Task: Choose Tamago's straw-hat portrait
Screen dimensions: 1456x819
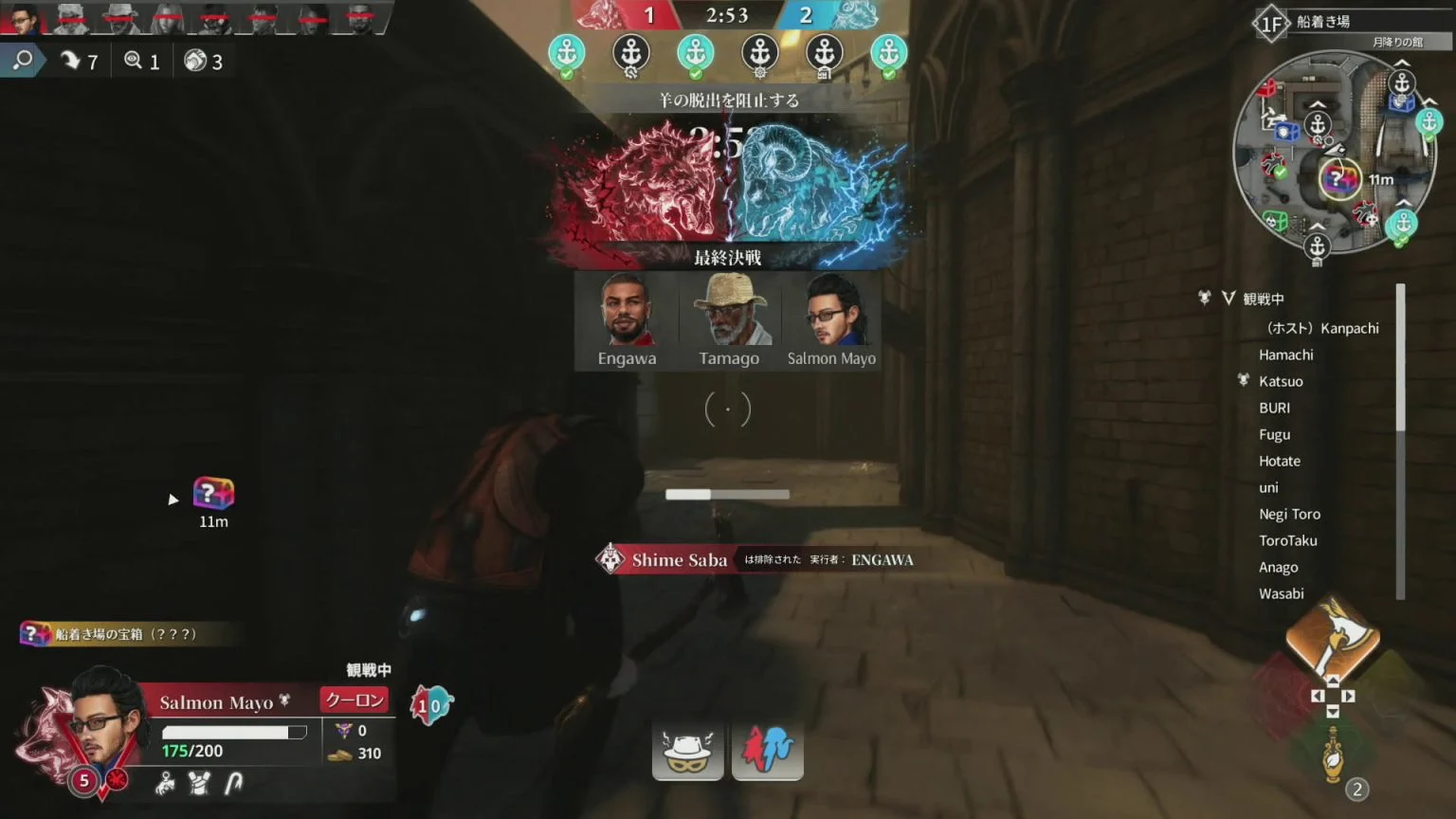Action: click(729, 312)
